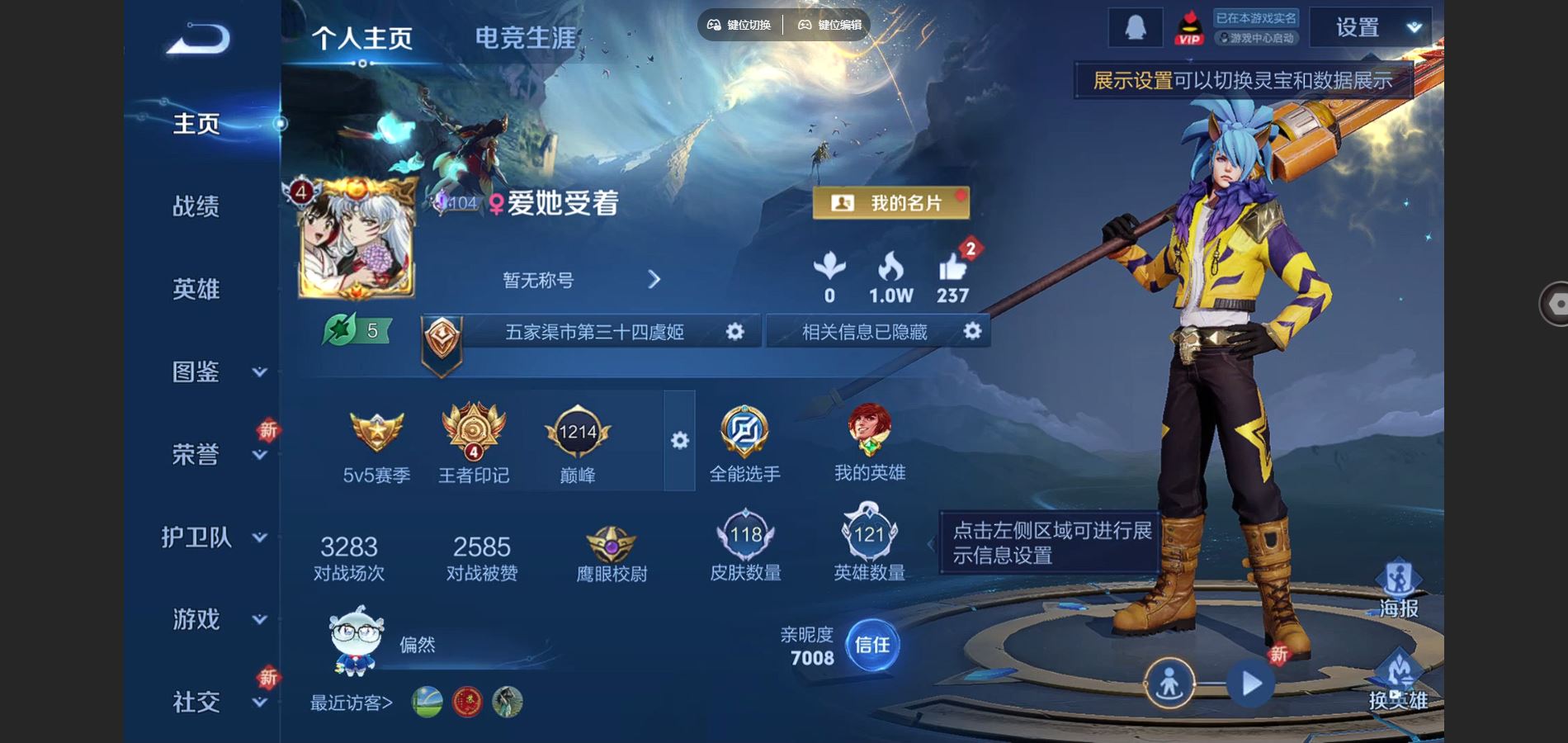Viewport: 1568px width, 743px height.
Task: Open the 键位切换 controller icon
Action: coord(715,25)
